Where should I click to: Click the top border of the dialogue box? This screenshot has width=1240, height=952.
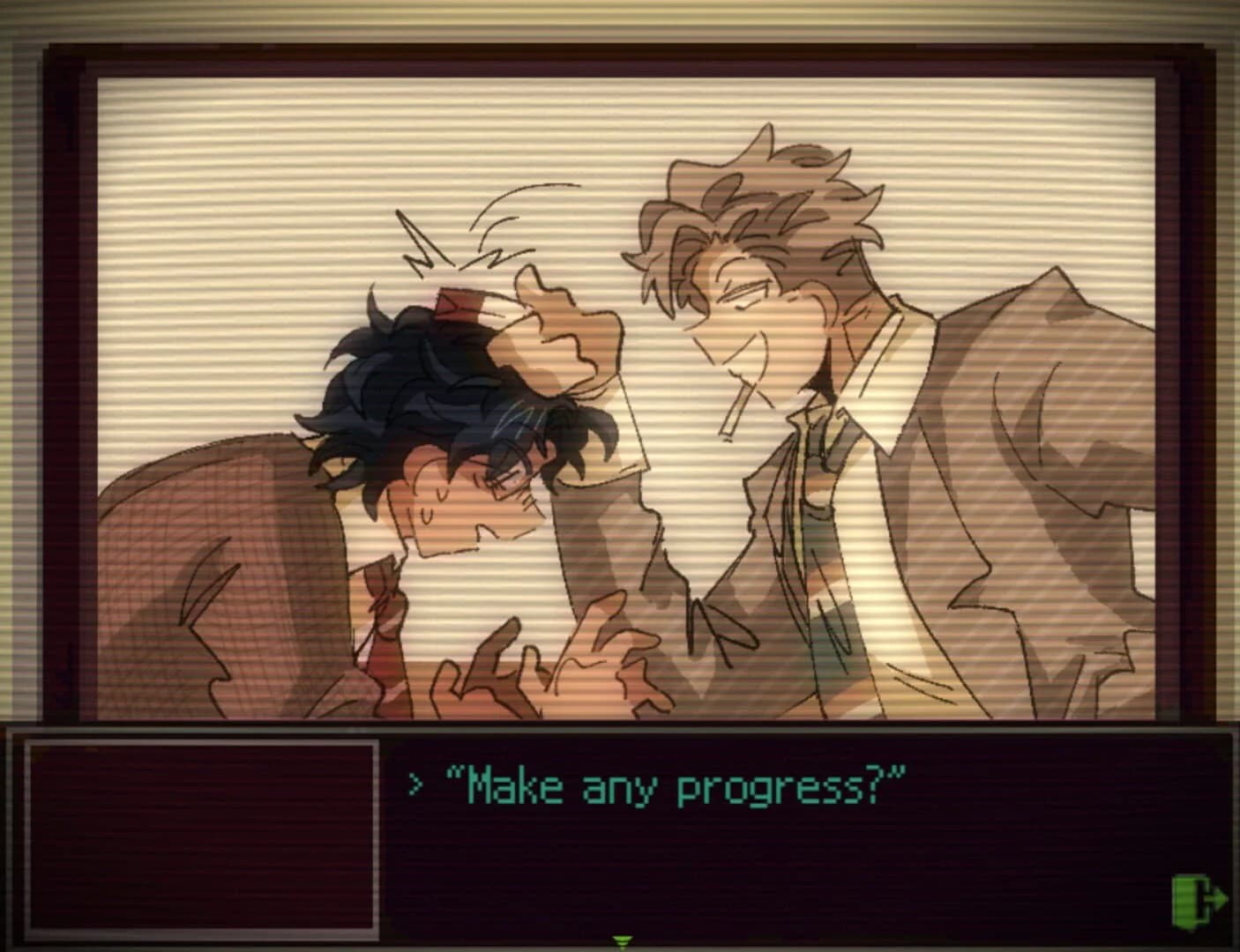click(x=617, y=728)
